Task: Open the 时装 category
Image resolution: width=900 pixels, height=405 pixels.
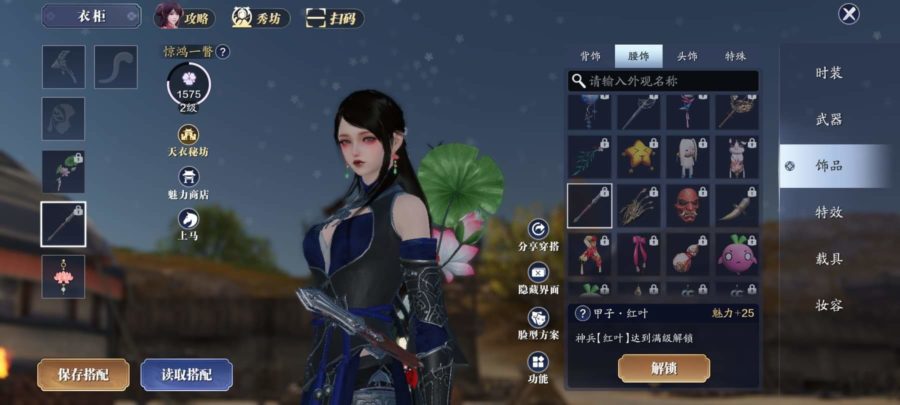Action: [x=828, y=73]
